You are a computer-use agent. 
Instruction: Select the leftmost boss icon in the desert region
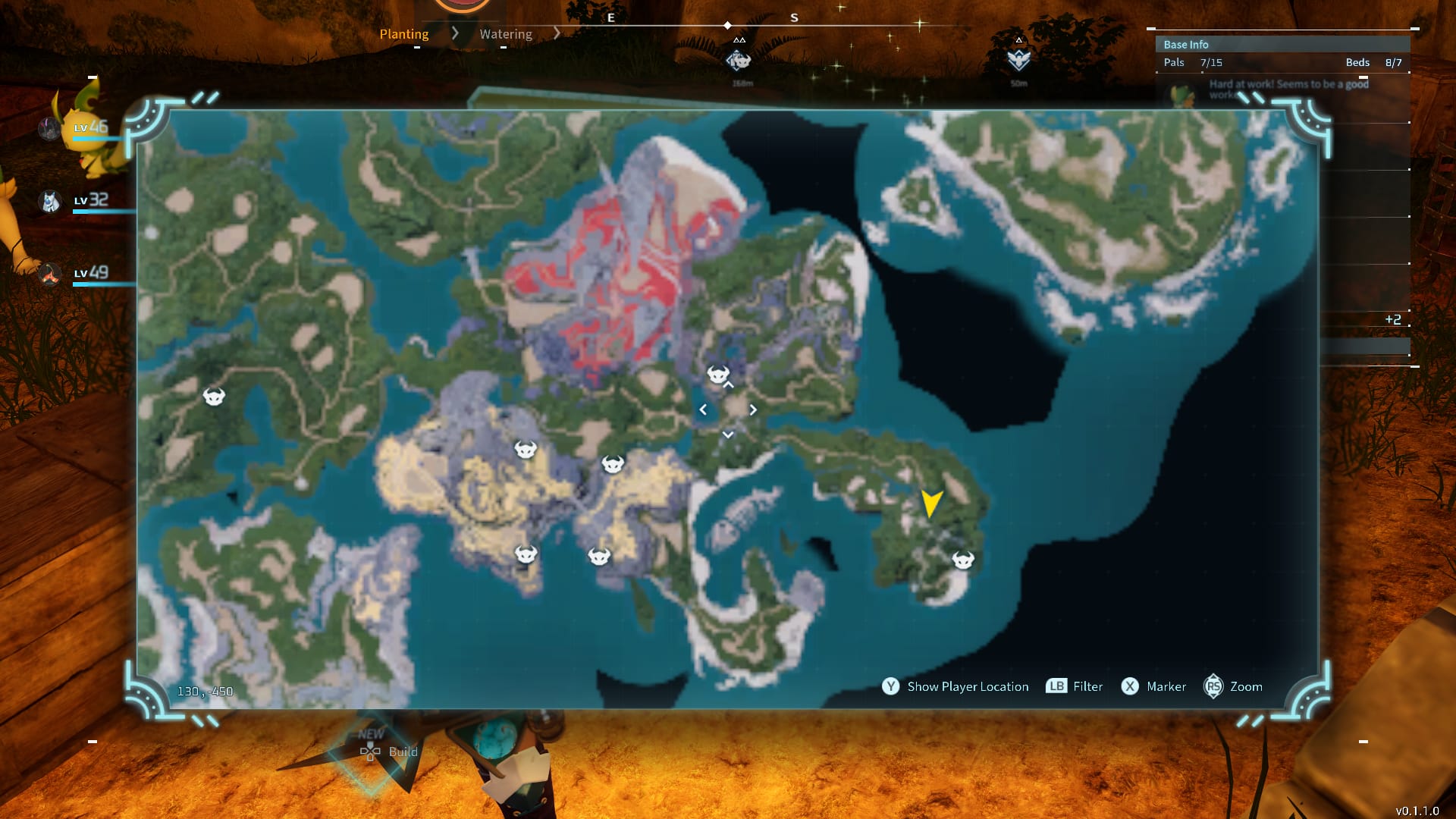[525, 450]
